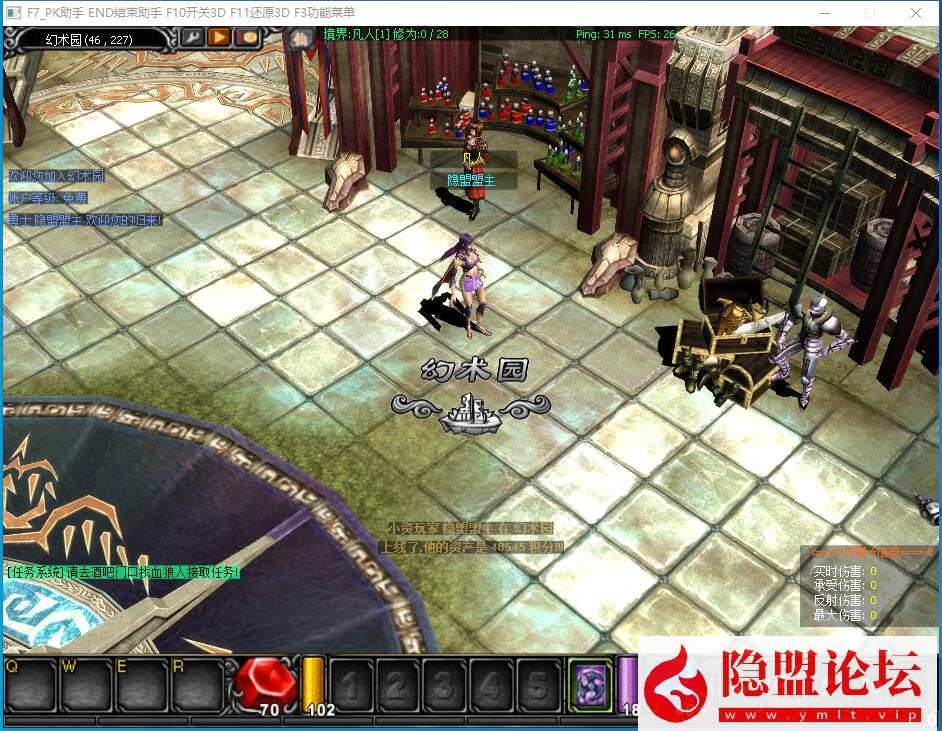Image resolution: width=942 pixels, height=731 pixels.
Task: Activate the purple swirl skill icon
Action: 589,684
